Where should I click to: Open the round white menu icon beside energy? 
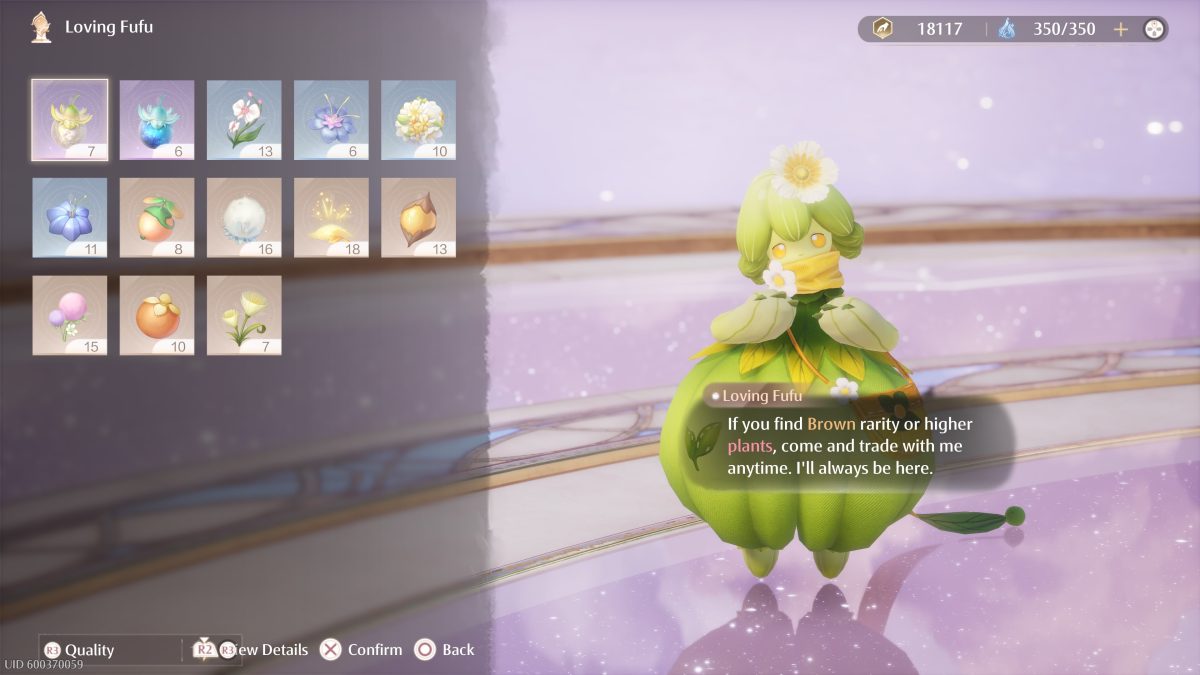tap(1154, 29)
